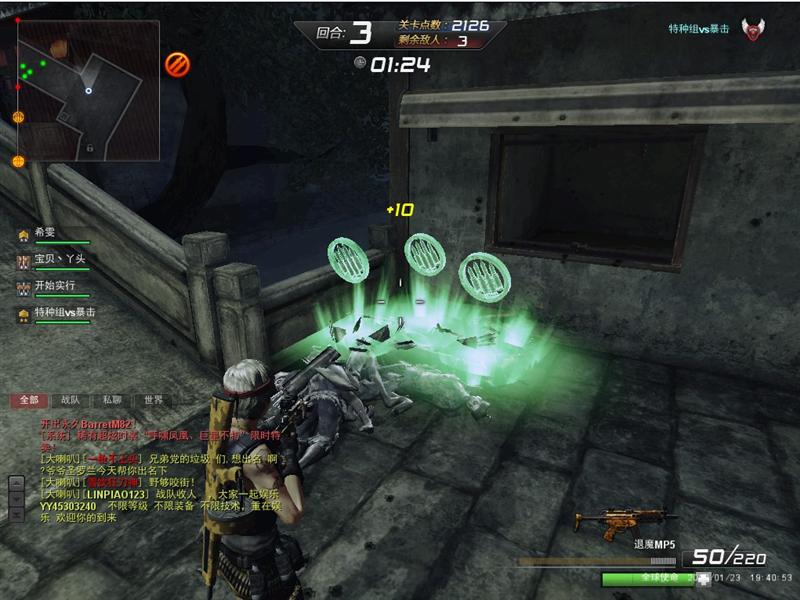
Task: Click the chat jump-to-bottom arrow button
Action: tap(16, 512)
